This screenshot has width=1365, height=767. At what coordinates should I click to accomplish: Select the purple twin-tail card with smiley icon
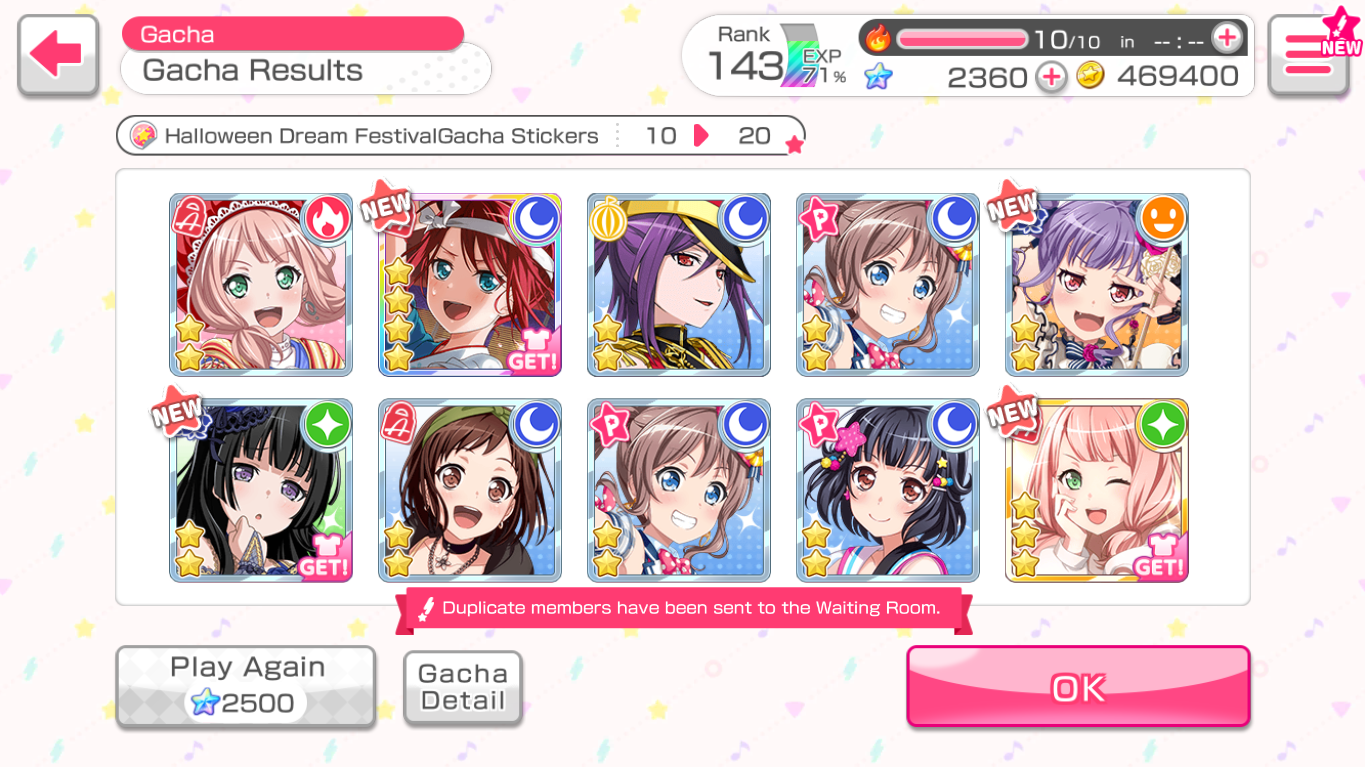coord(1097,285)
